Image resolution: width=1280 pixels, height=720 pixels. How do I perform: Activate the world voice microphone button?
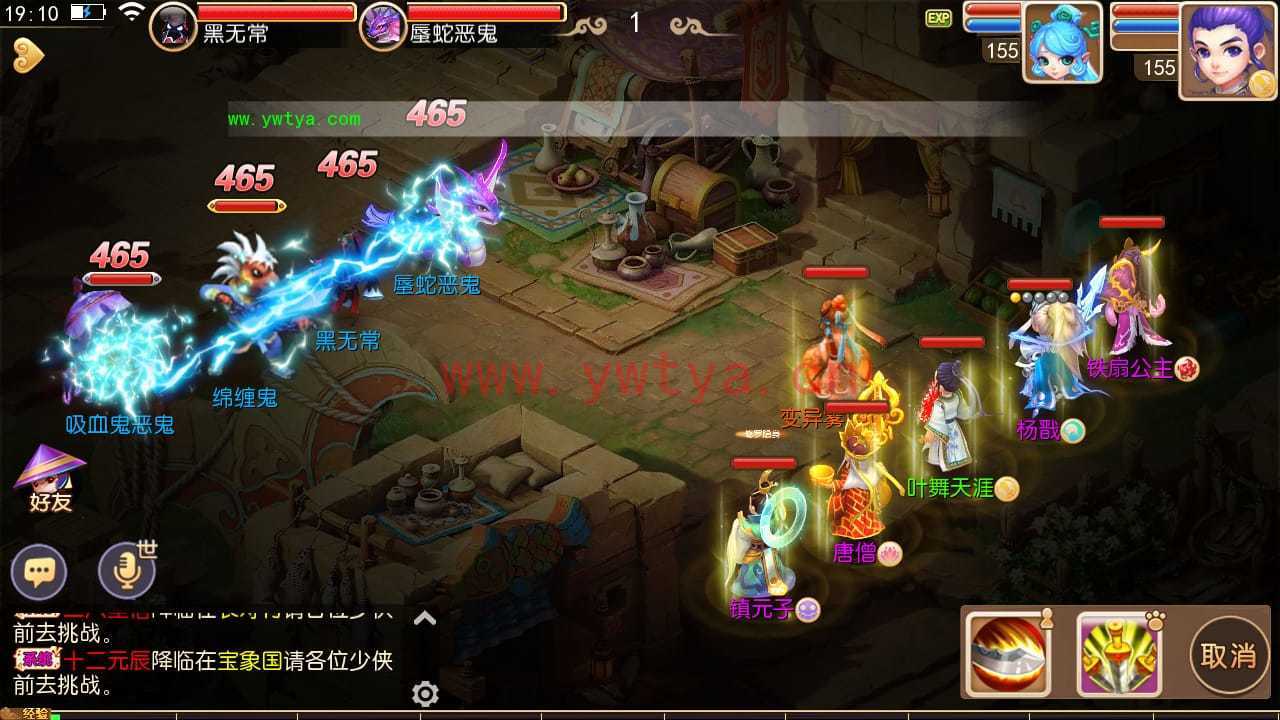[127, 572]
